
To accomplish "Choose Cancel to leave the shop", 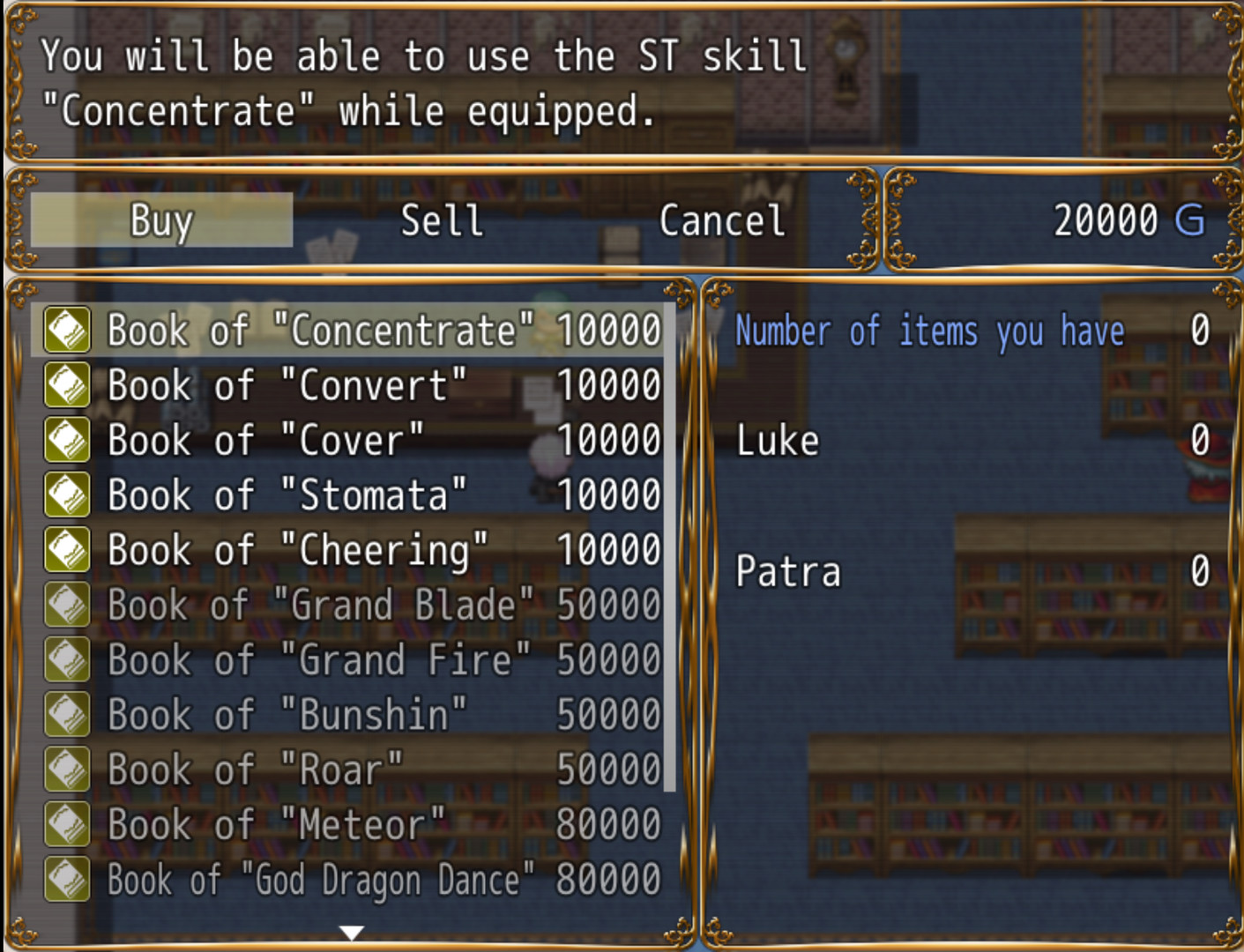I will 720,219.
